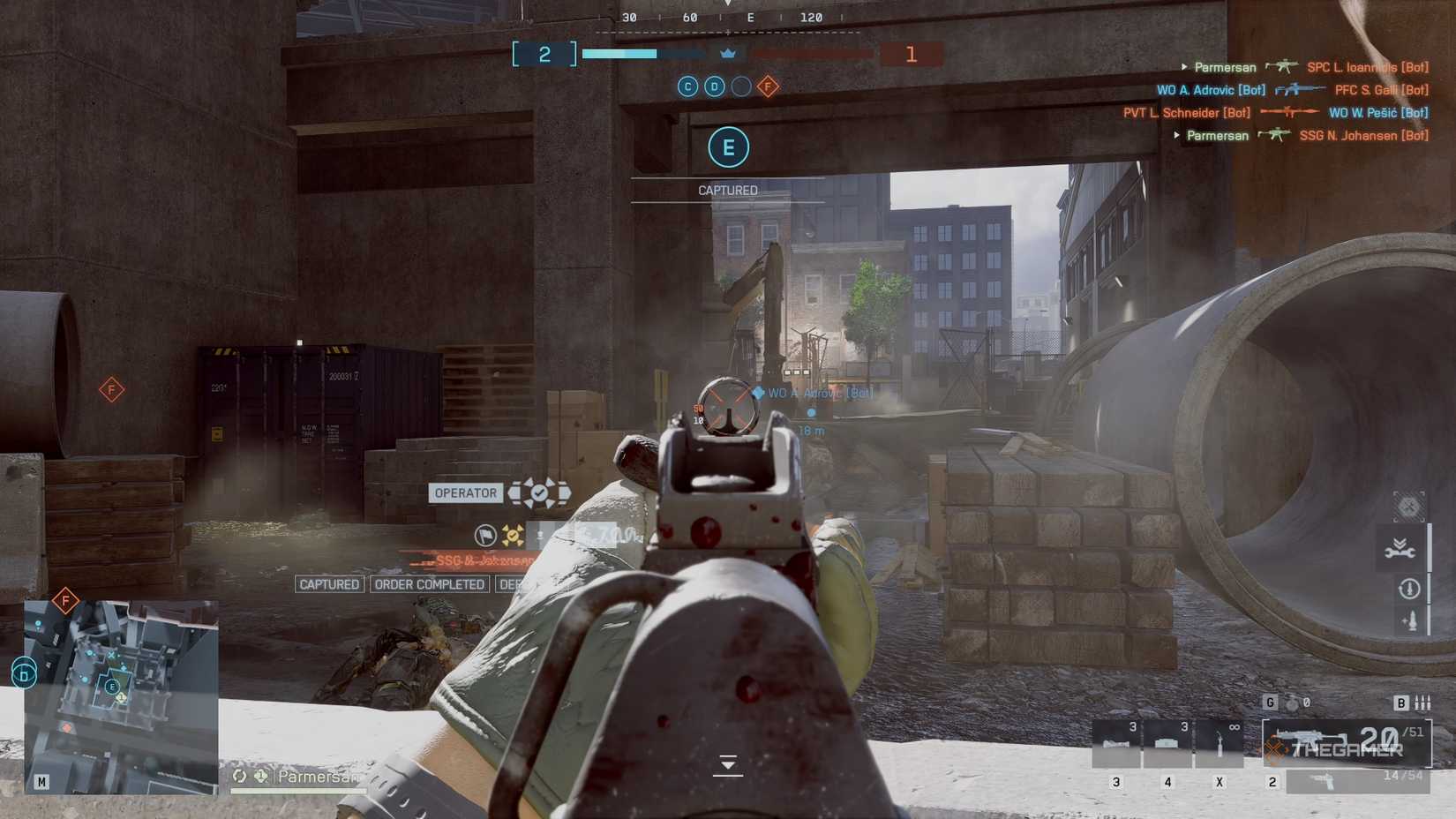Click the D objective marker beside the minimap
Image resolution: width=1456 pixels, height=819 pixels.
click(x=24, y=675)
